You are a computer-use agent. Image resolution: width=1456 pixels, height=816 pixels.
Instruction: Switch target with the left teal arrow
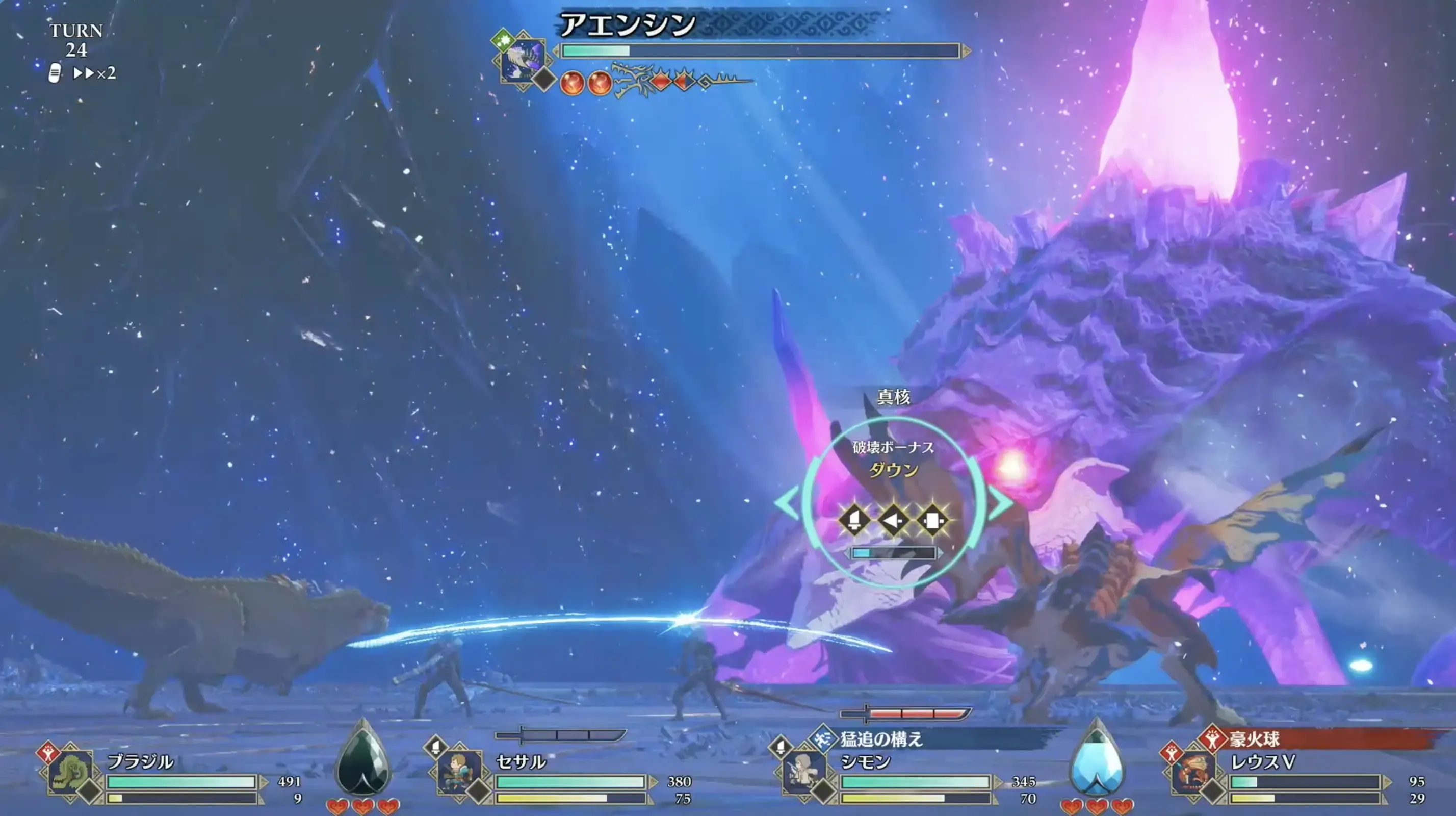tap(787, 502)
